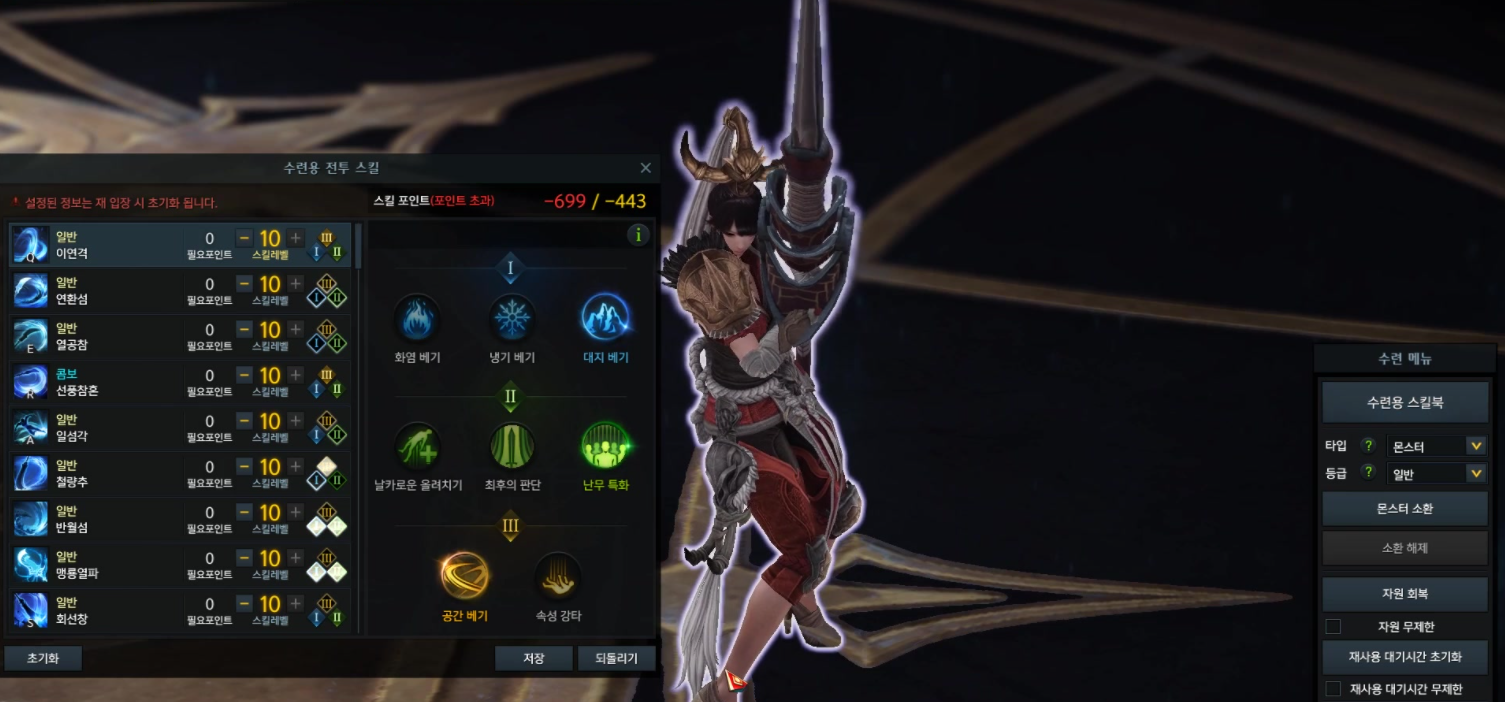Open the green tripod info icon
This screenshot has height=702, width=1505.
coord(638,235)
